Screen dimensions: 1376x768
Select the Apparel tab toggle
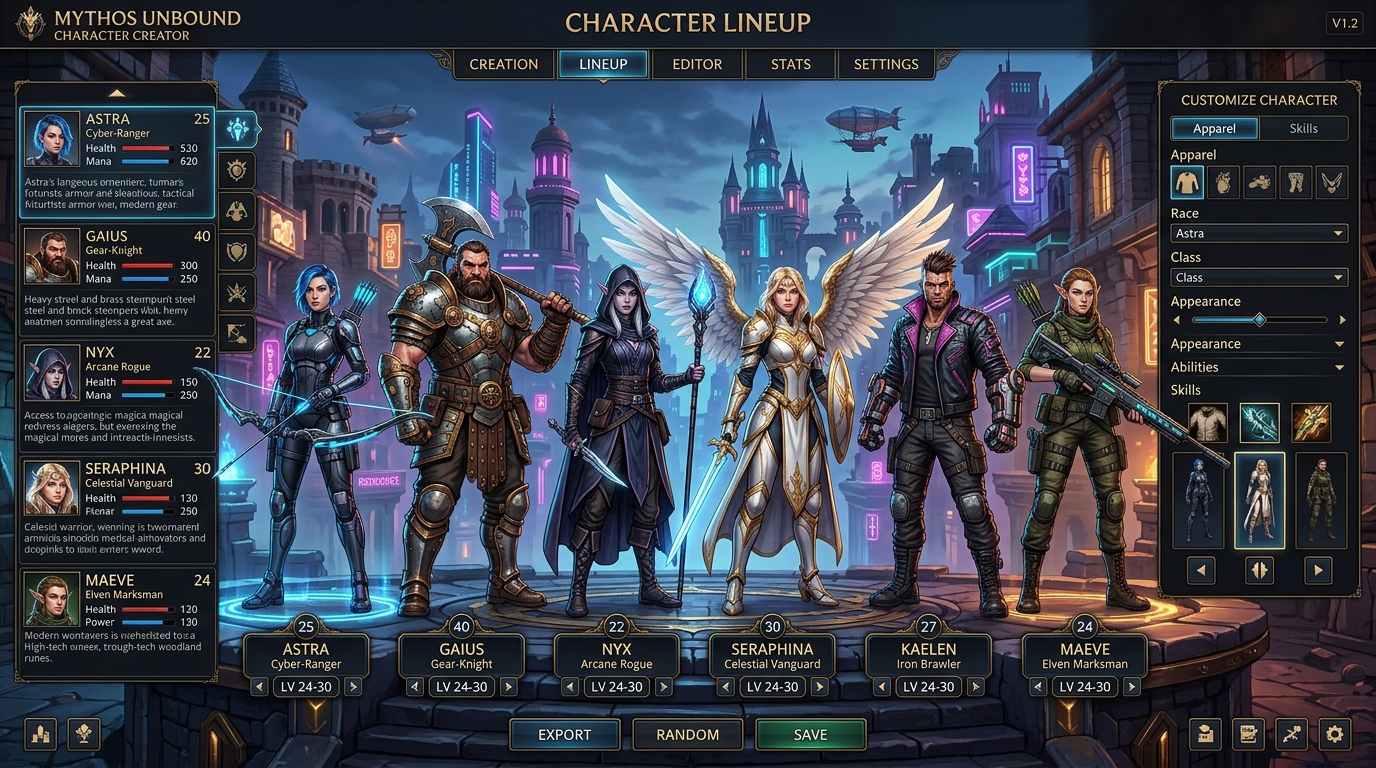[x=1214, y=128]
